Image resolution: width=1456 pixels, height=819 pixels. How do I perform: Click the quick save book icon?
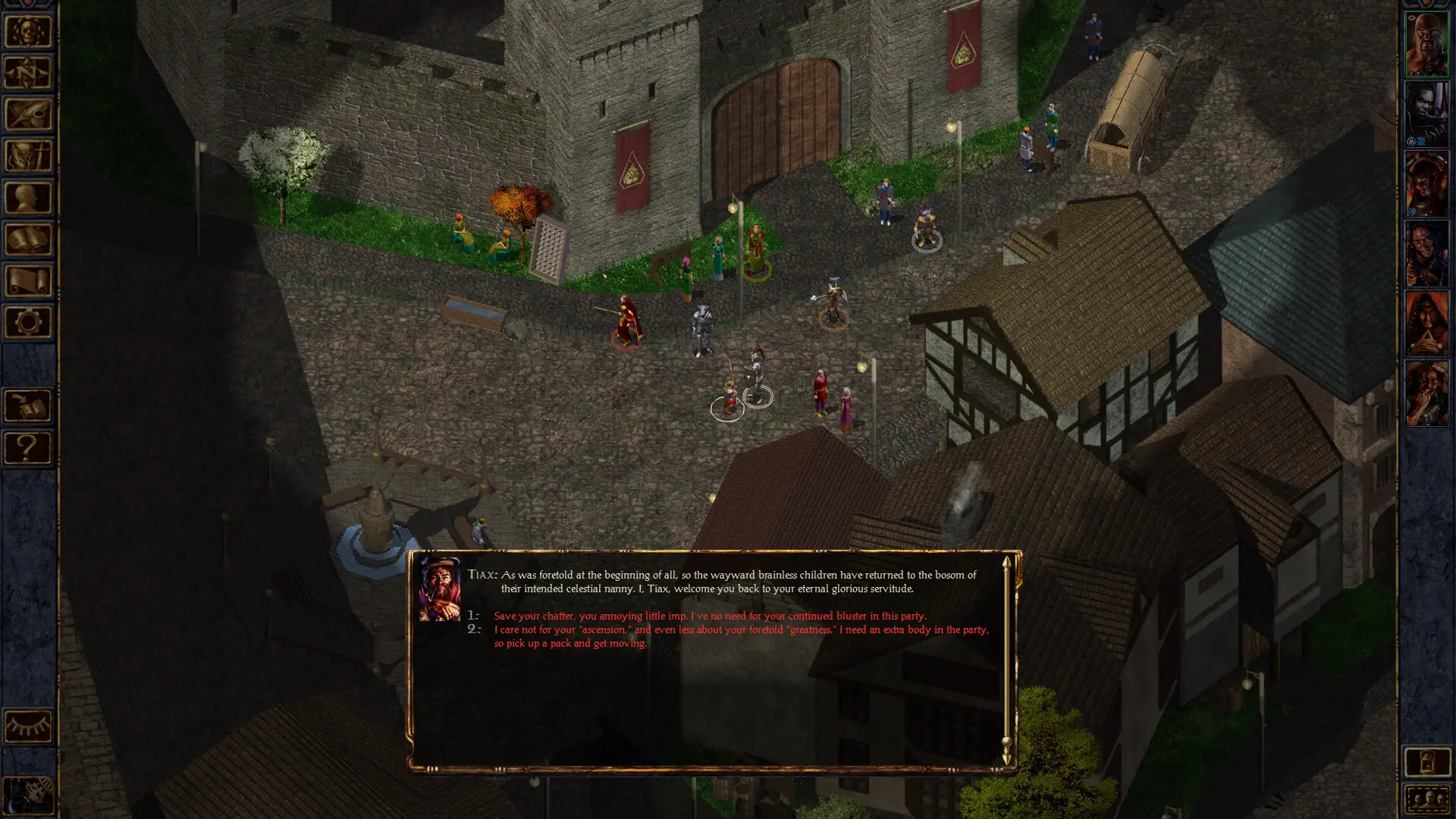tap(28, 406)
